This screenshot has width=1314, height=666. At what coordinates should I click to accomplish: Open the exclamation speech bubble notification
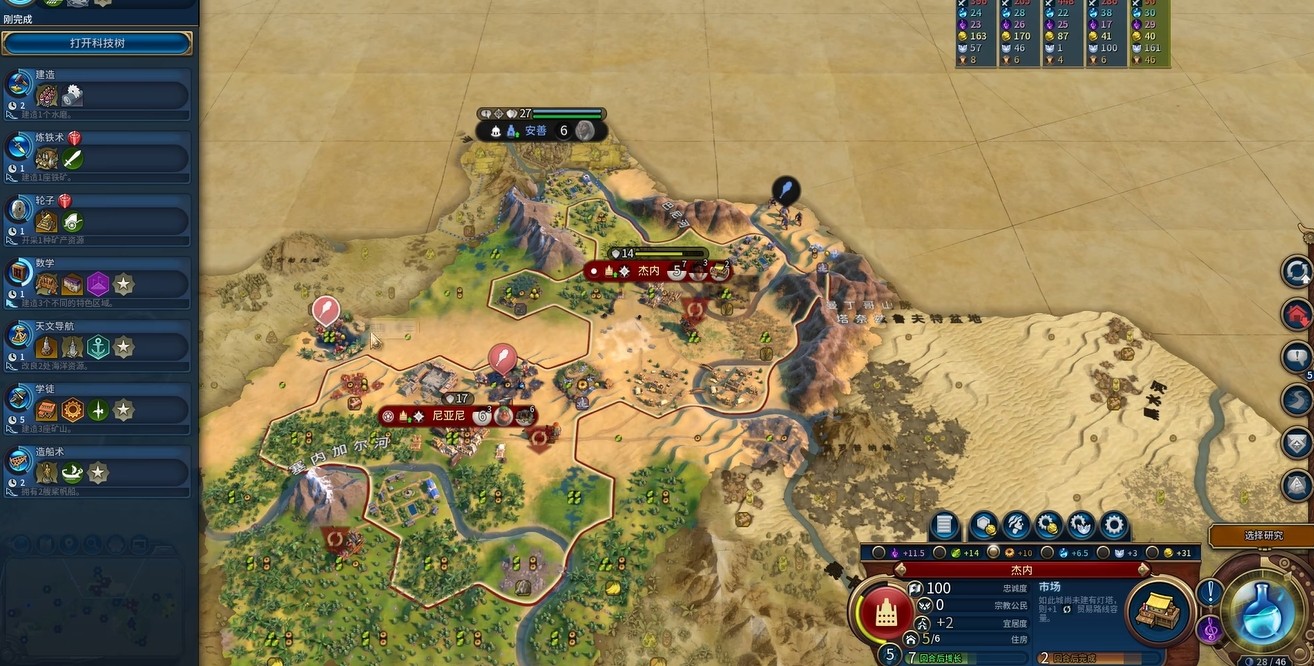pos(1209,592)
